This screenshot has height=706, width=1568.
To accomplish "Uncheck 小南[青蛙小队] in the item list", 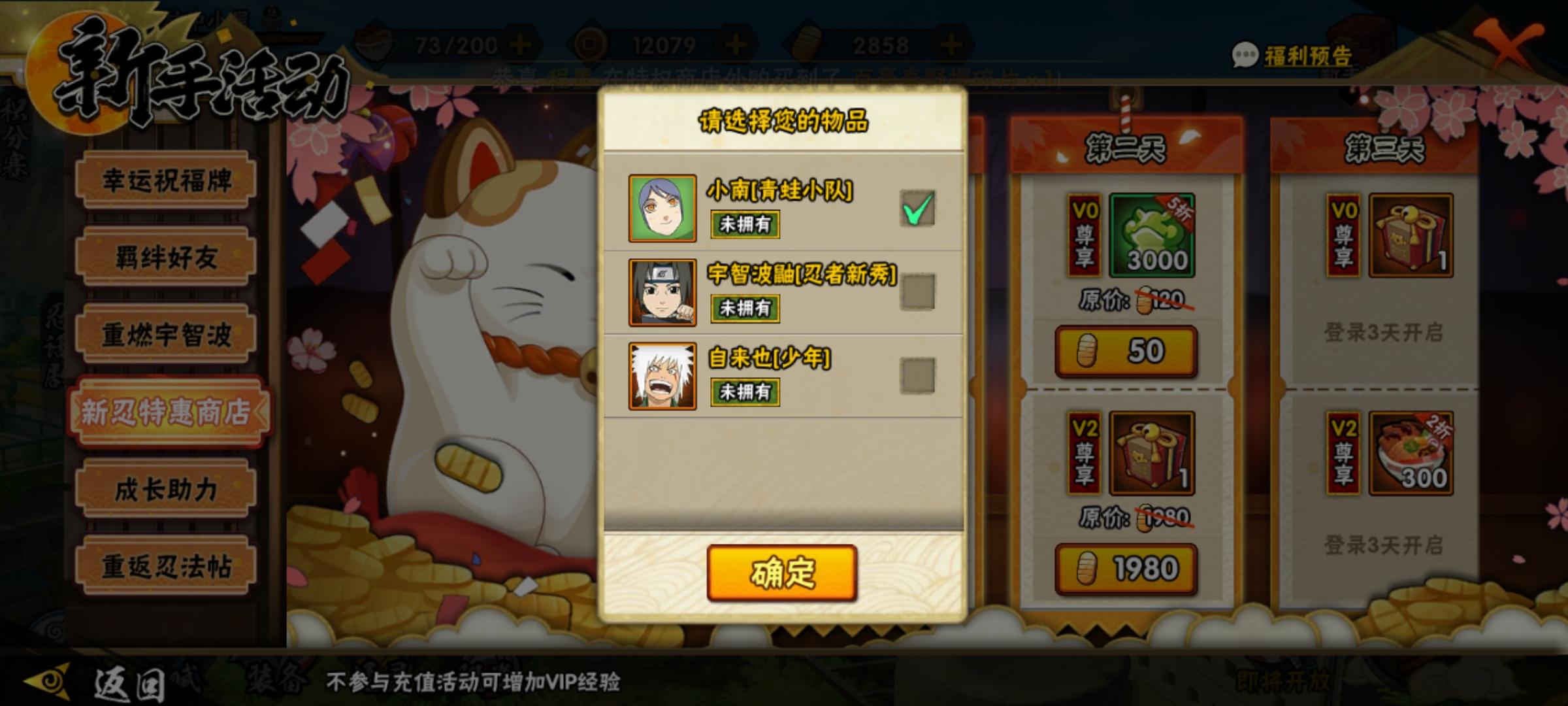I will (917, 209).
